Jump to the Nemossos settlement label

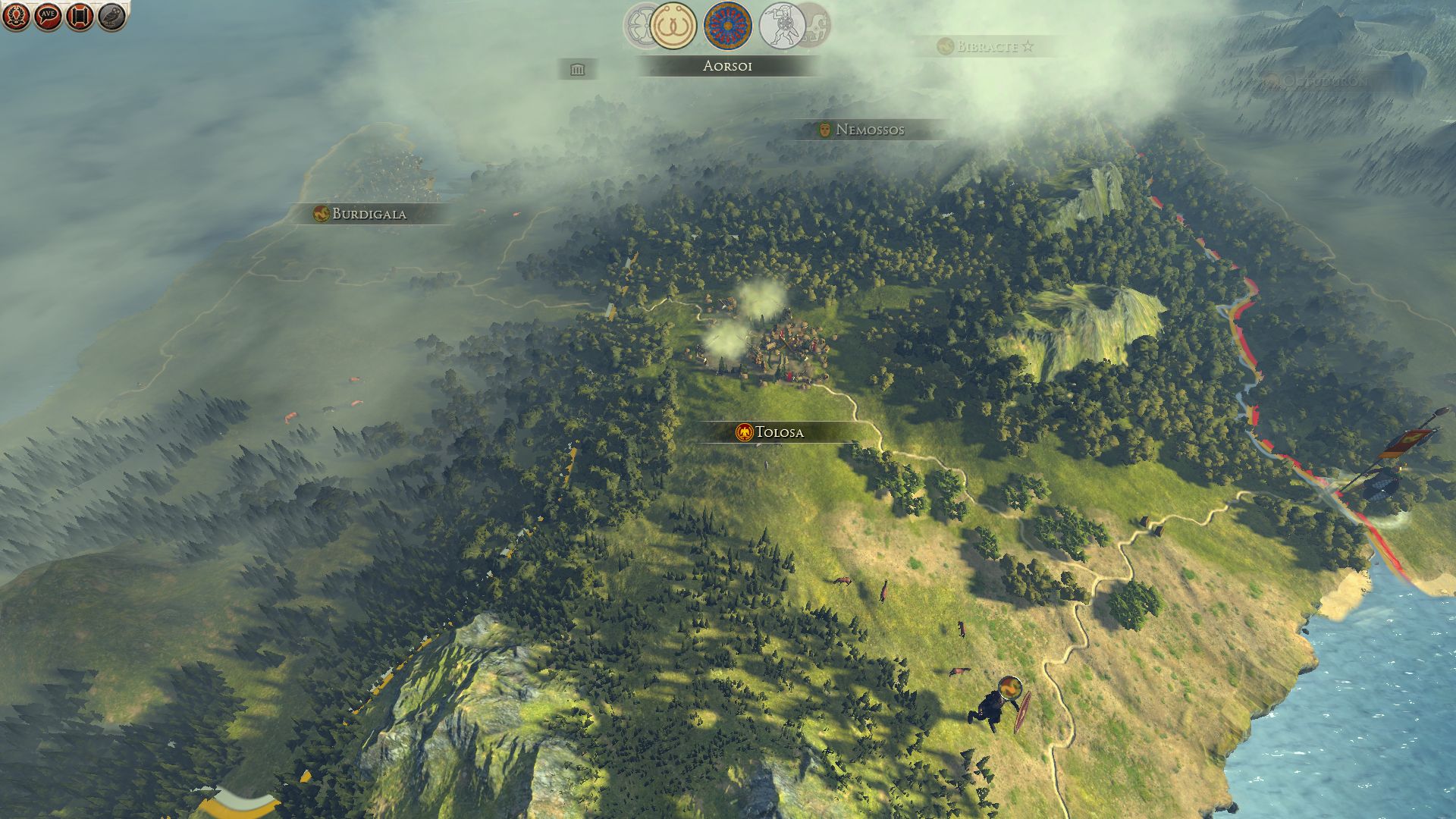(x=861, y=130)
